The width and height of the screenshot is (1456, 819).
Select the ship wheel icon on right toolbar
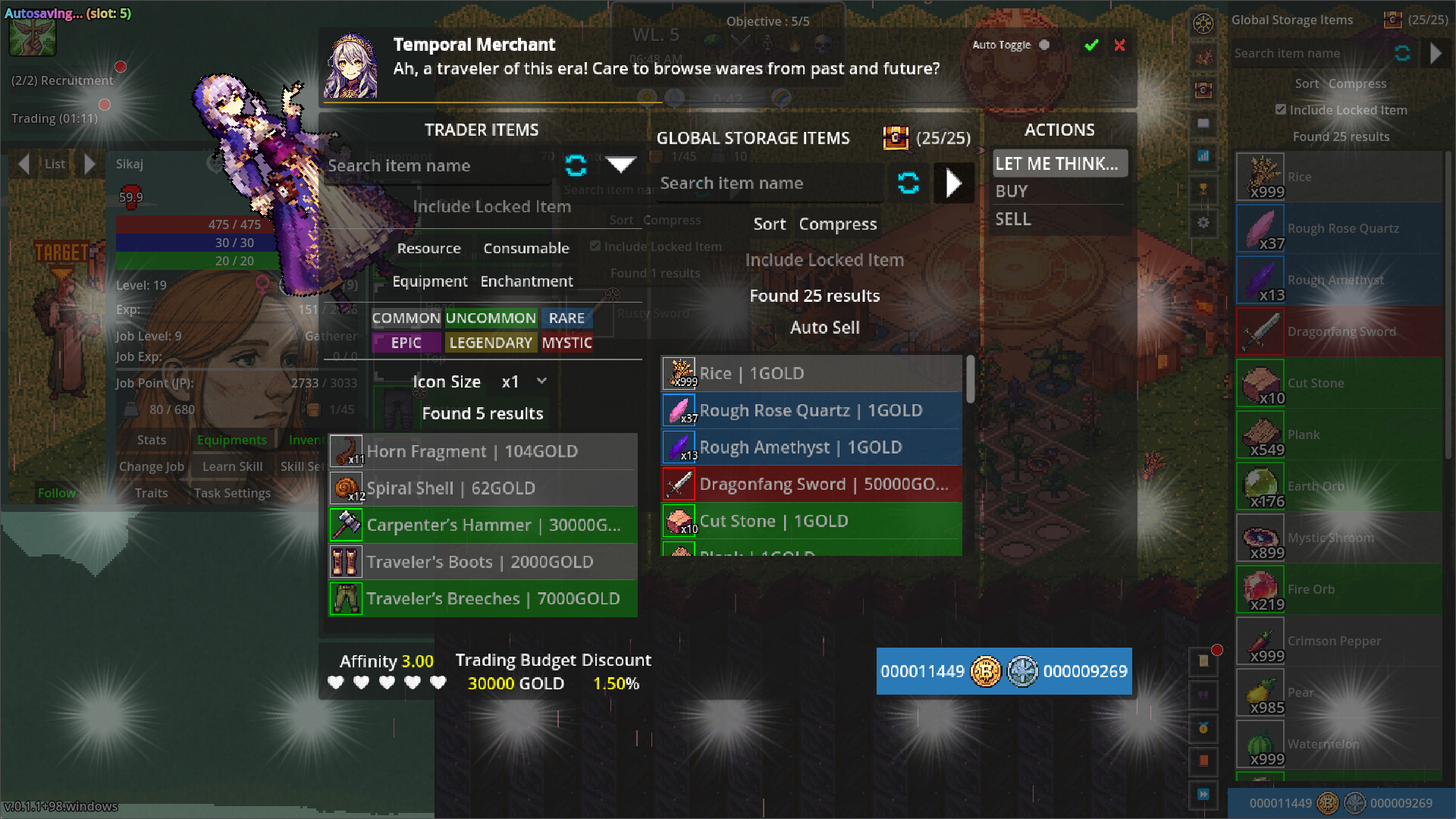(x=1203, y=24)
